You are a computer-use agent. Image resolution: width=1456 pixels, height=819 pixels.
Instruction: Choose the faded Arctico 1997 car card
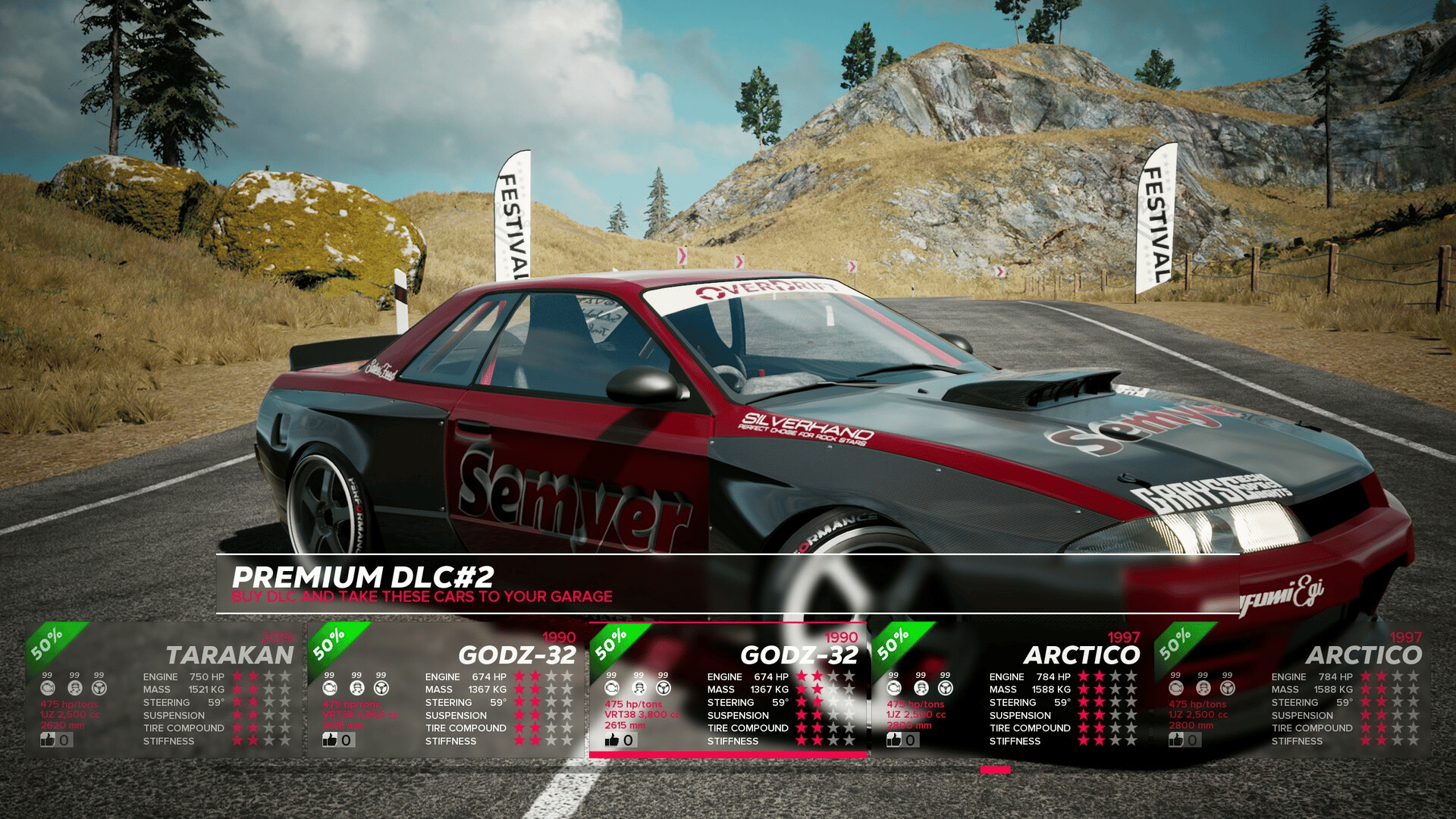(1292, 689)
